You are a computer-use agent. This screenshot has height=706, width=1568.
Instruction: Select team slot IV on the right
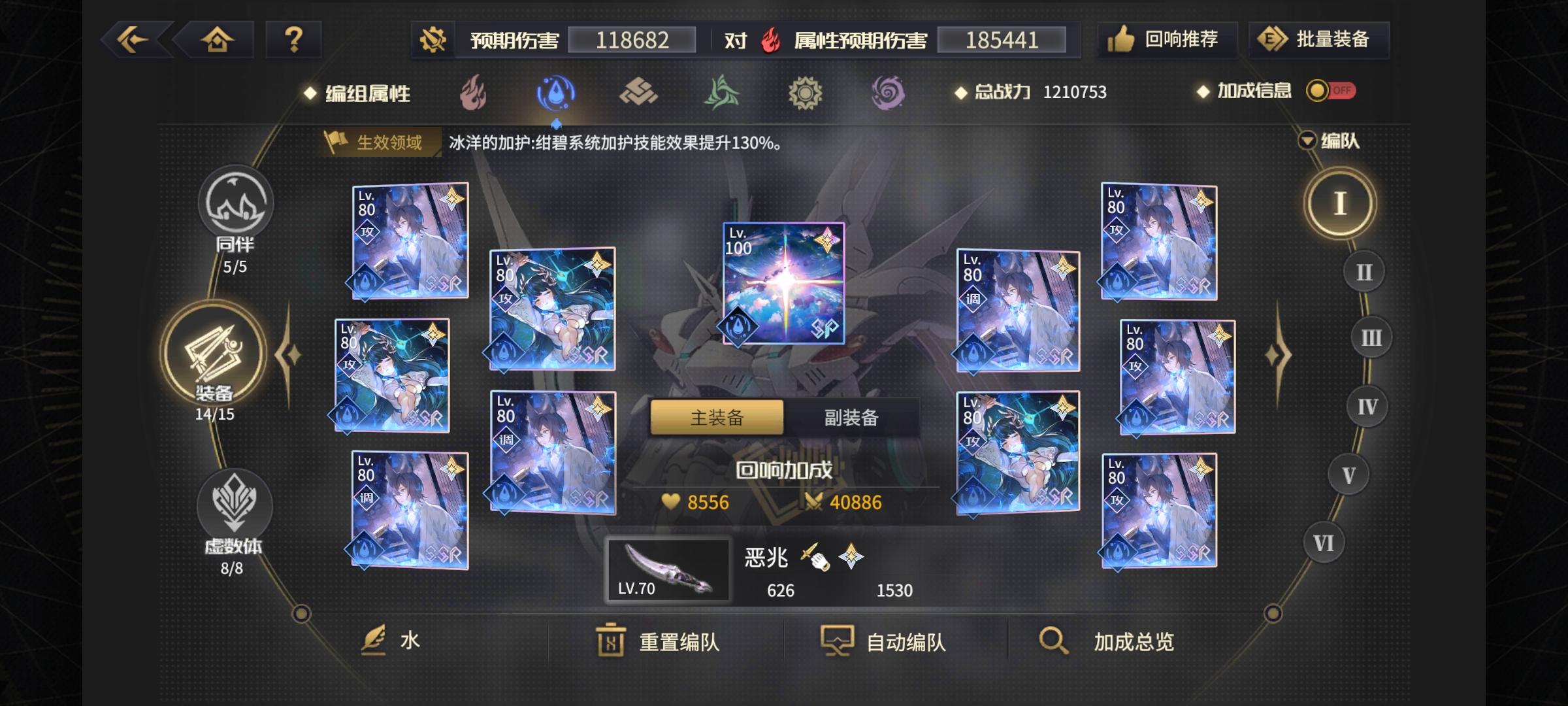click(x=1367, y=405)
